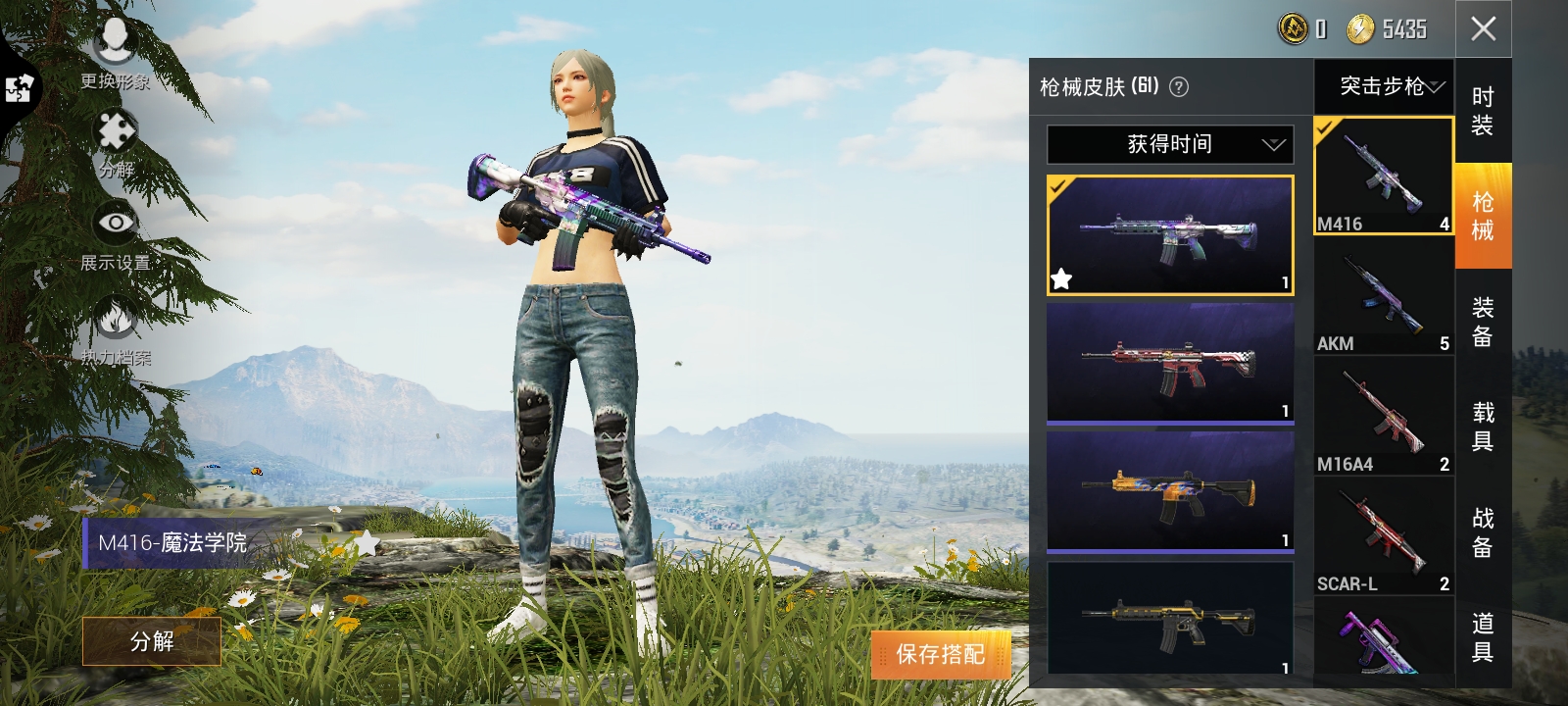Open the 道具 tab on the right
Screen dimensions: 1568x706
[x=1484, y=638]
